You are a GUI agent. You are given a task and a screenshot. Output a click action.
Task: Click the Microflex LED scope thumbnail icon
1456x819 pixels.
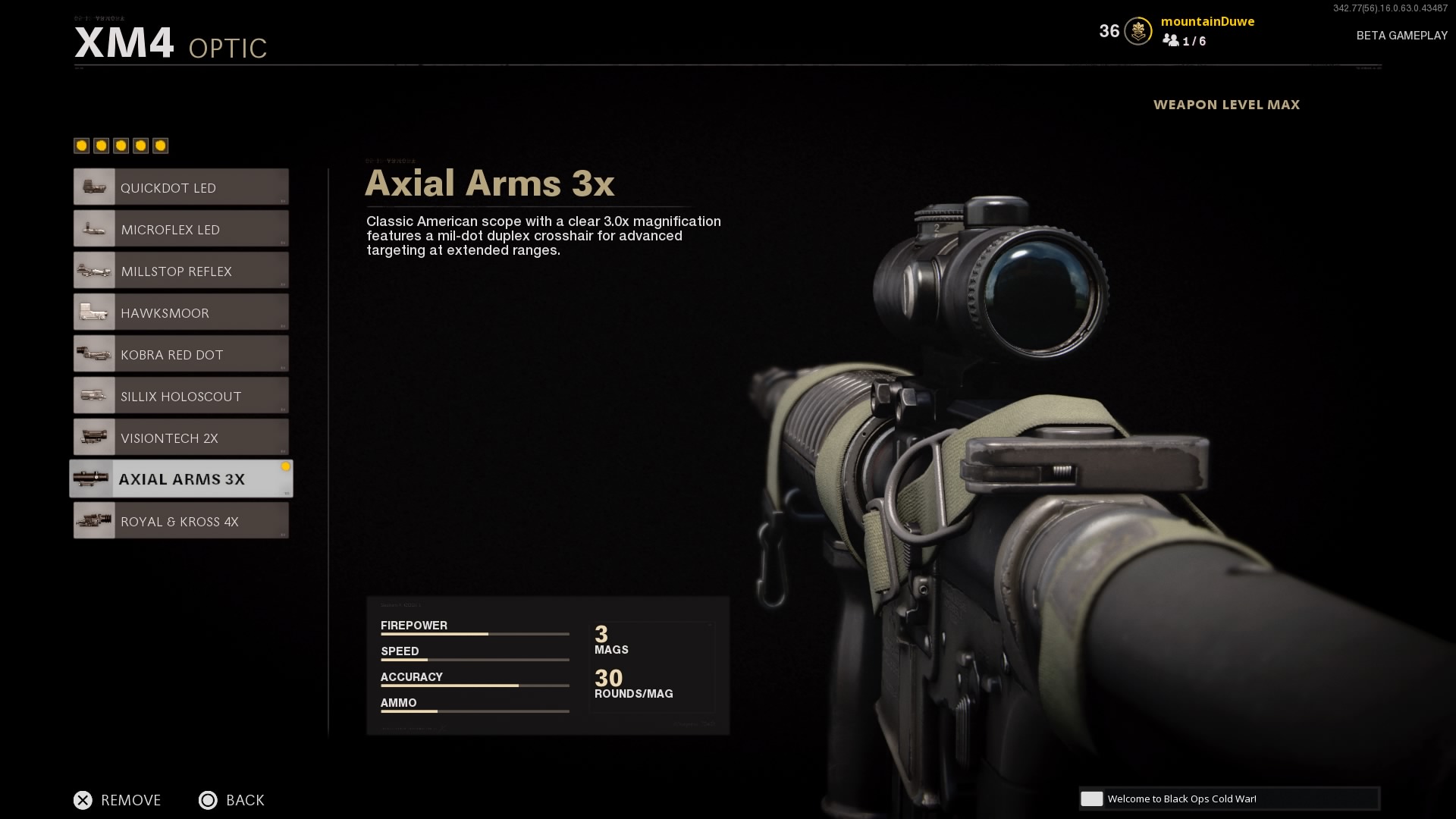pyautogui.click(x=93, y=228)
